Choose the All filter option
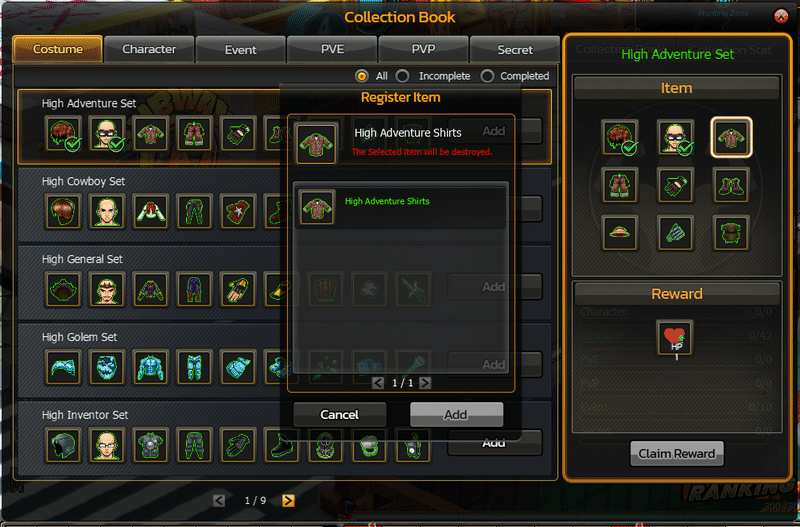This screenshot has height=527, width=800. [x=362, y=76]
